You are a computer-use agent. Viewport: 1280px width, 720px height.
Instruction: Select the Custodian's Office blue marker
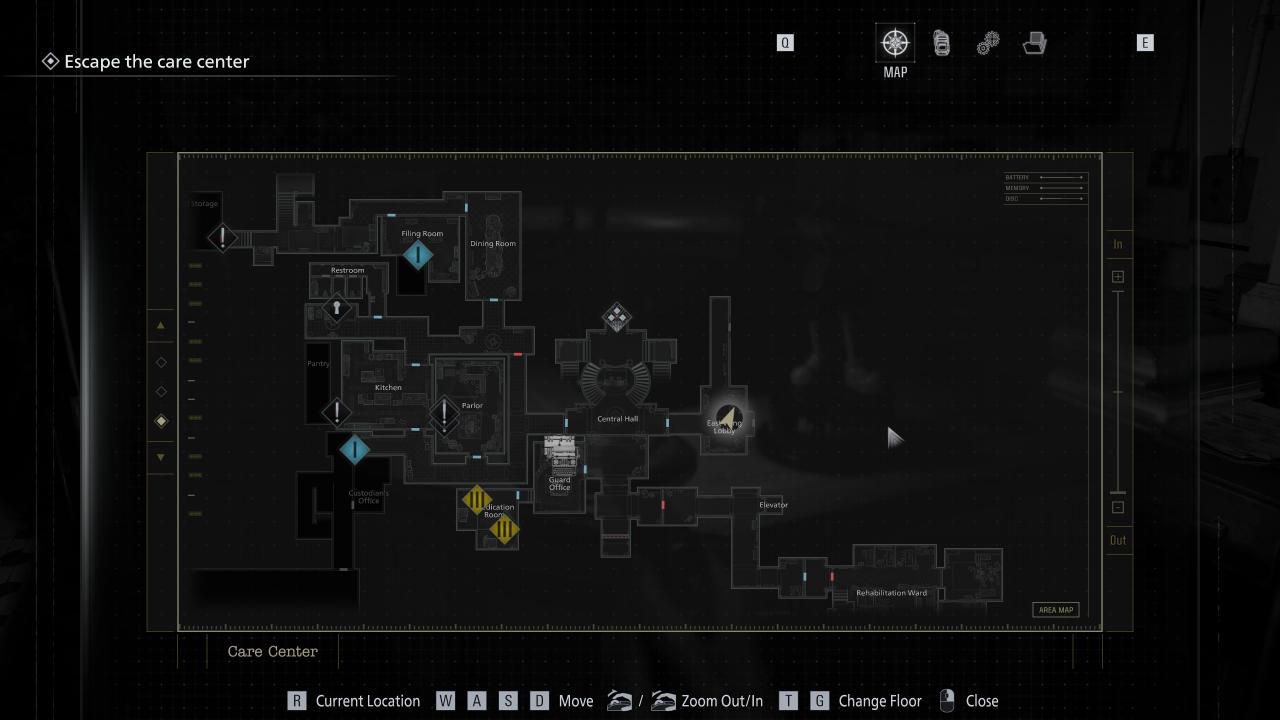[x=354, y=450]
